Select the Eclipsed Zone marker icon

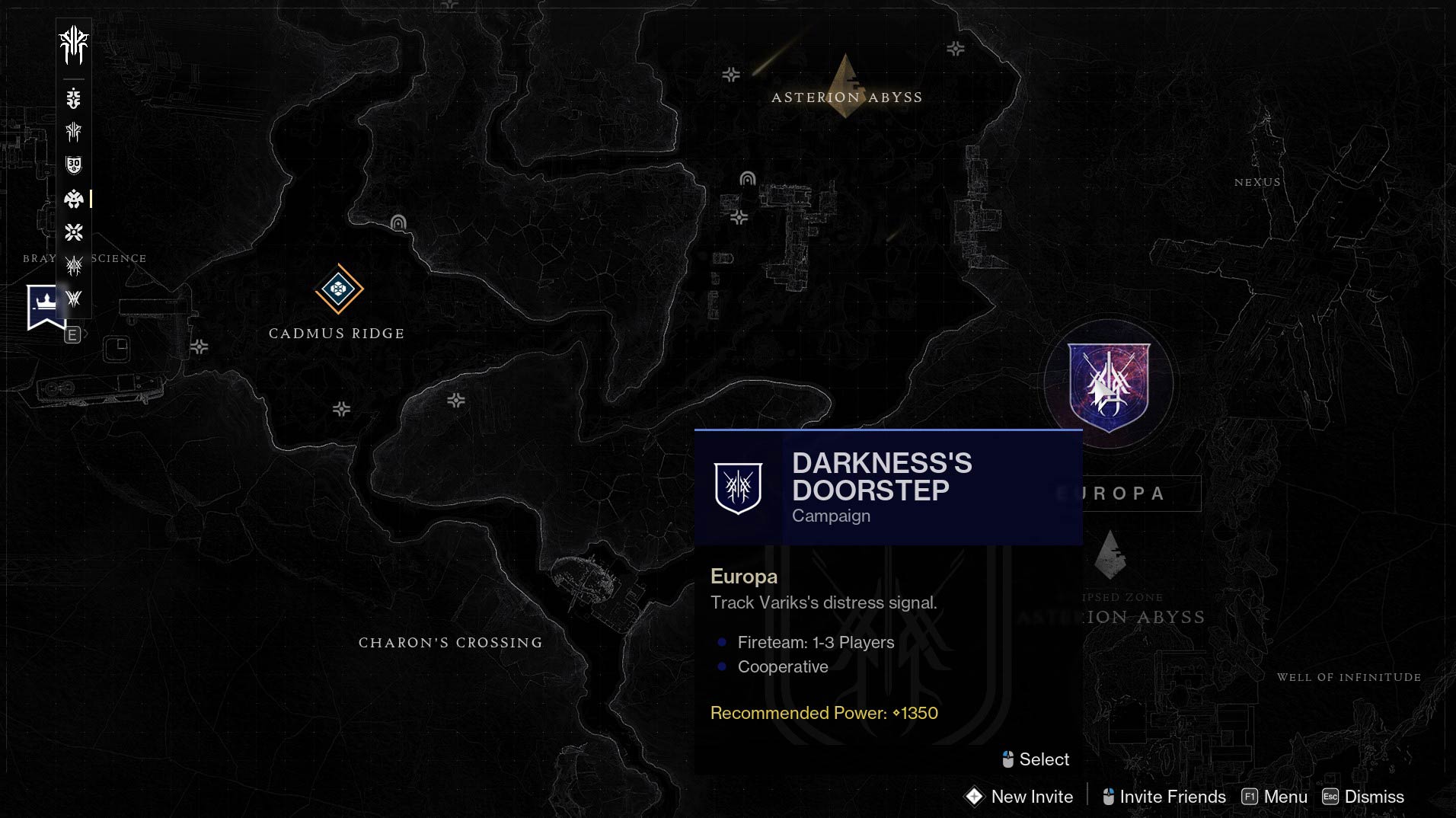(x=1110, y=554)
